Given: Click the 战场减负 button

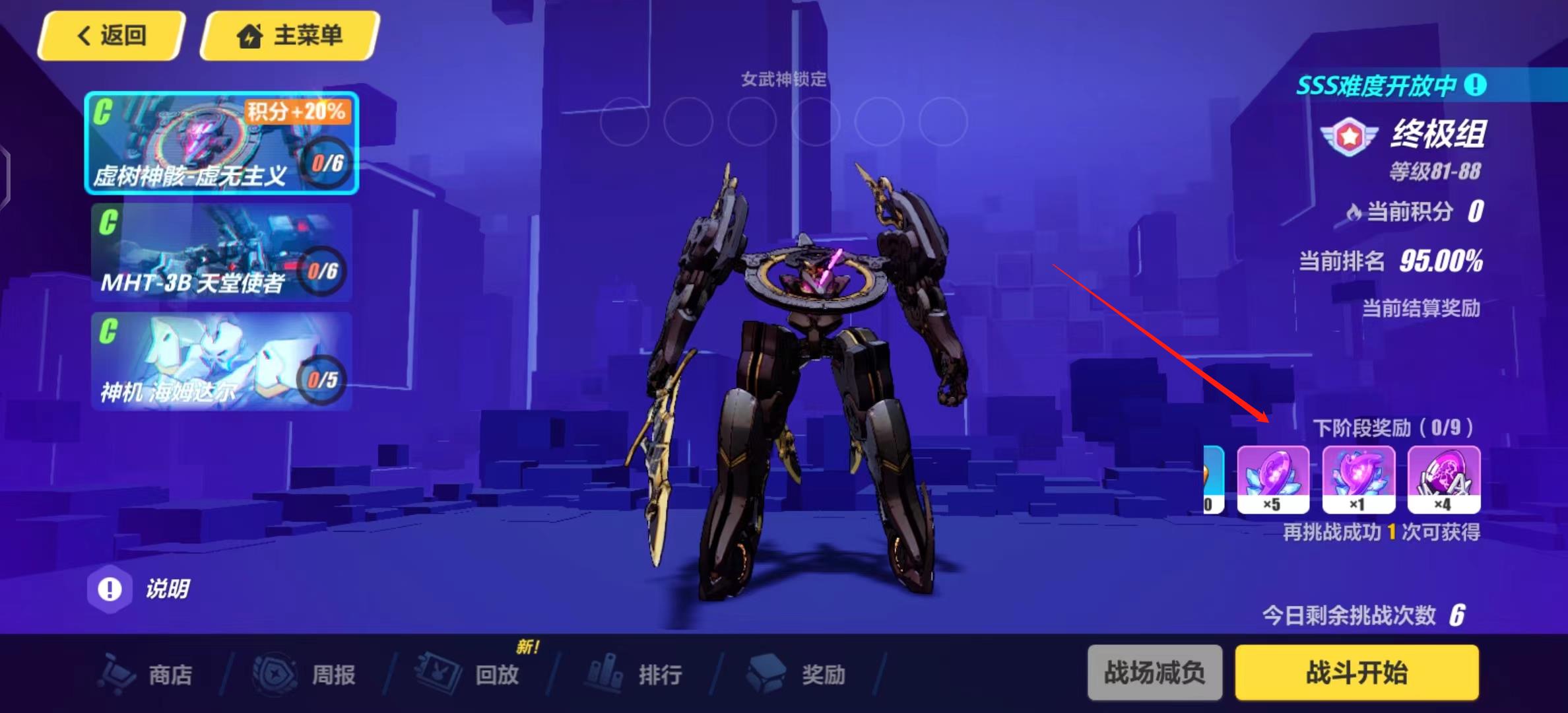Looking at the screenshot, I should (1155, 673).
